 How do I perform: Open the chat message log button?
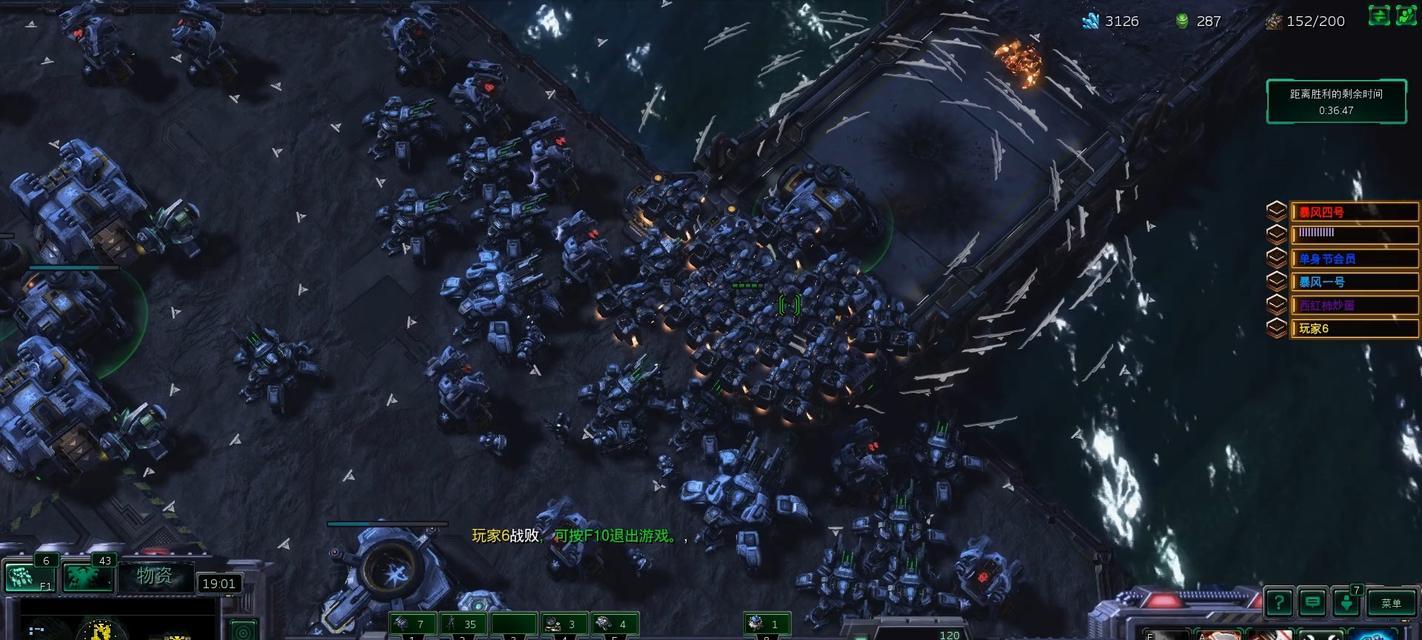1313,602
